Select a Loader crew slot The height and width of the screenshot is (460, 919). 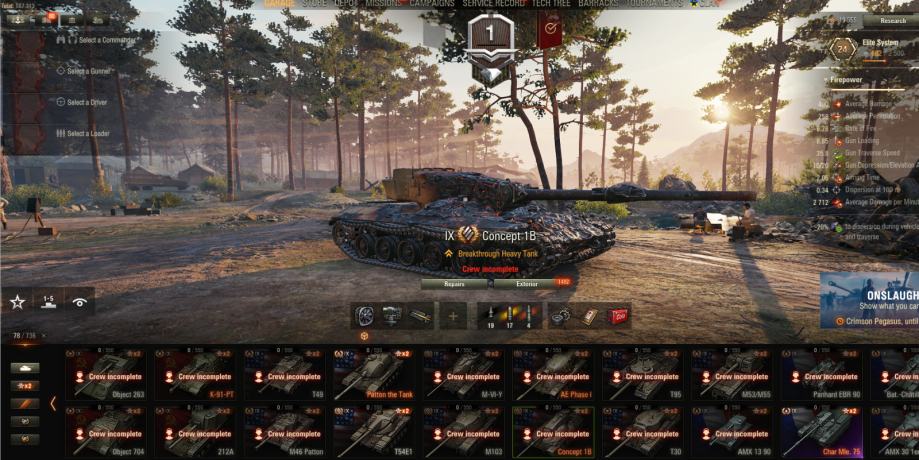[88, 133]
